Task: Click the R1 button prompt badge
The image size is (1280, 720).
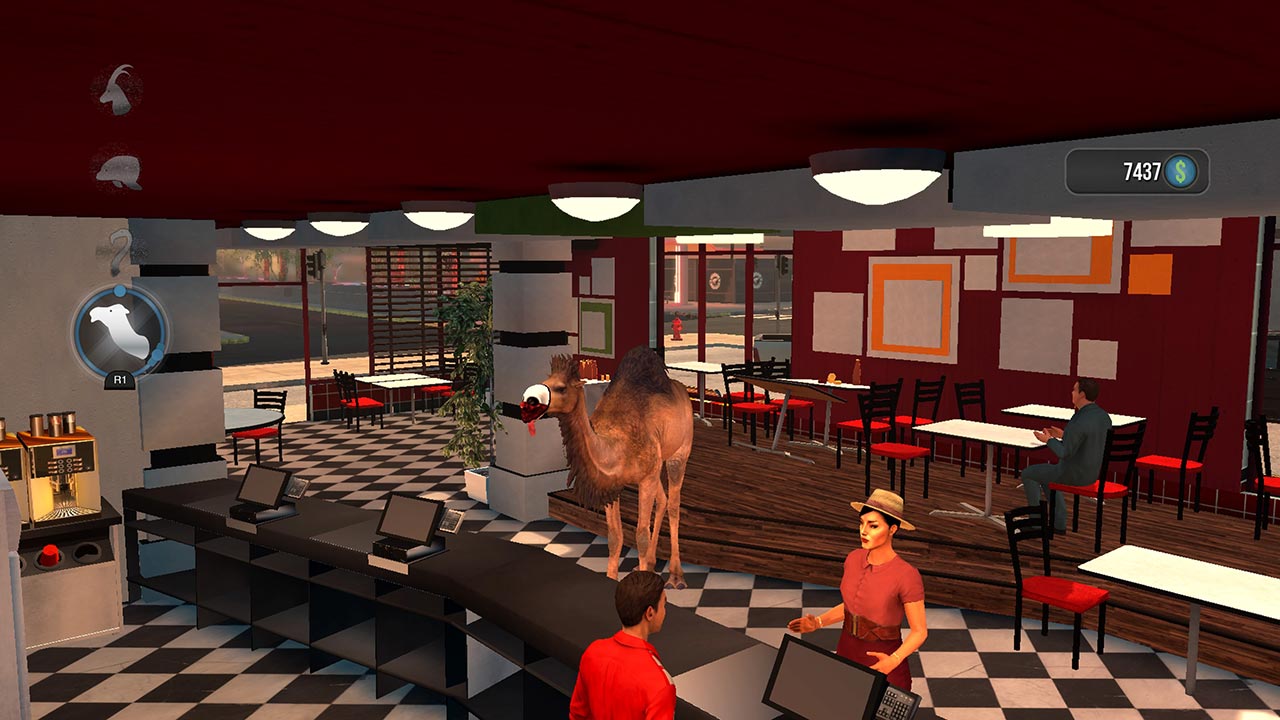Action: [120, 380]
